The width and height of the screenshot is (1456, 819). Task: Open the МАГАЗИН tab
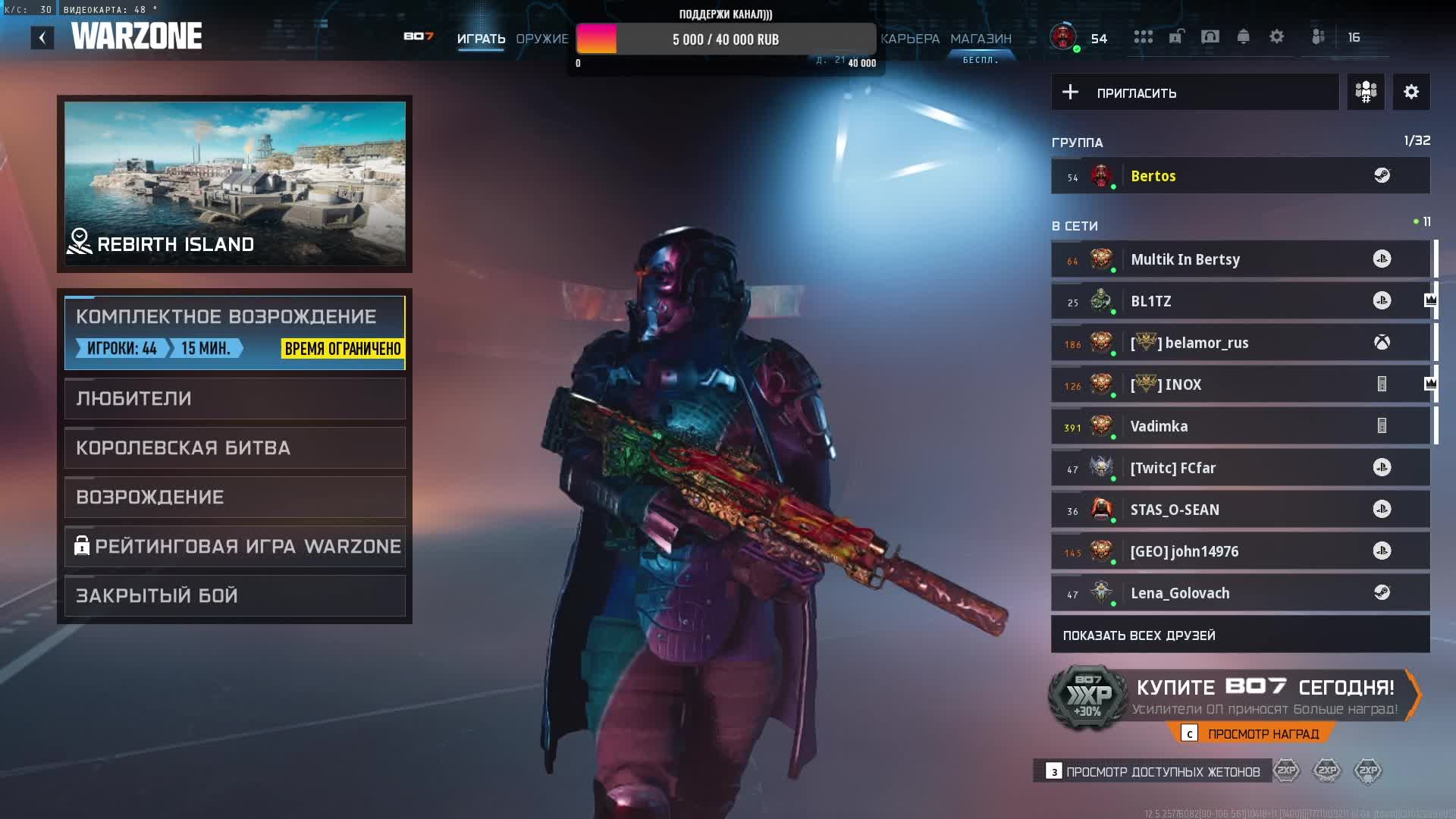[981, 39]
